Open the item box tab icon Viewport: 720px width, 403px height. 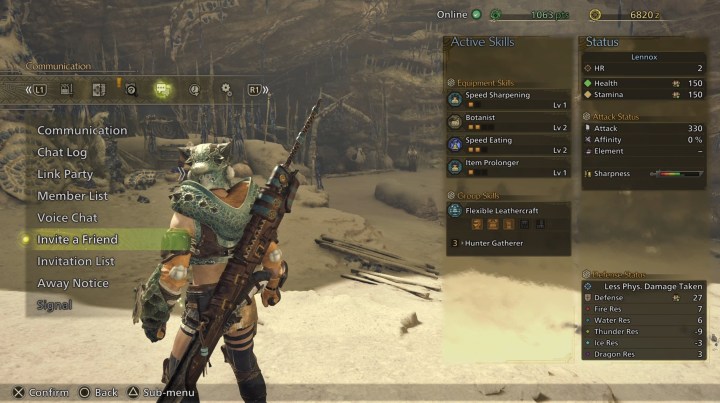67,89
